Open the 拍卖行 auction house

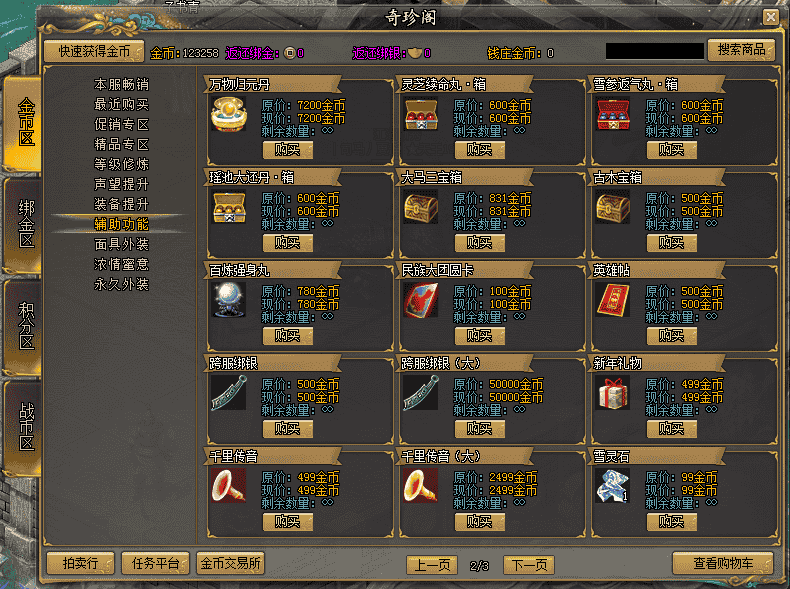click(80, 563)
